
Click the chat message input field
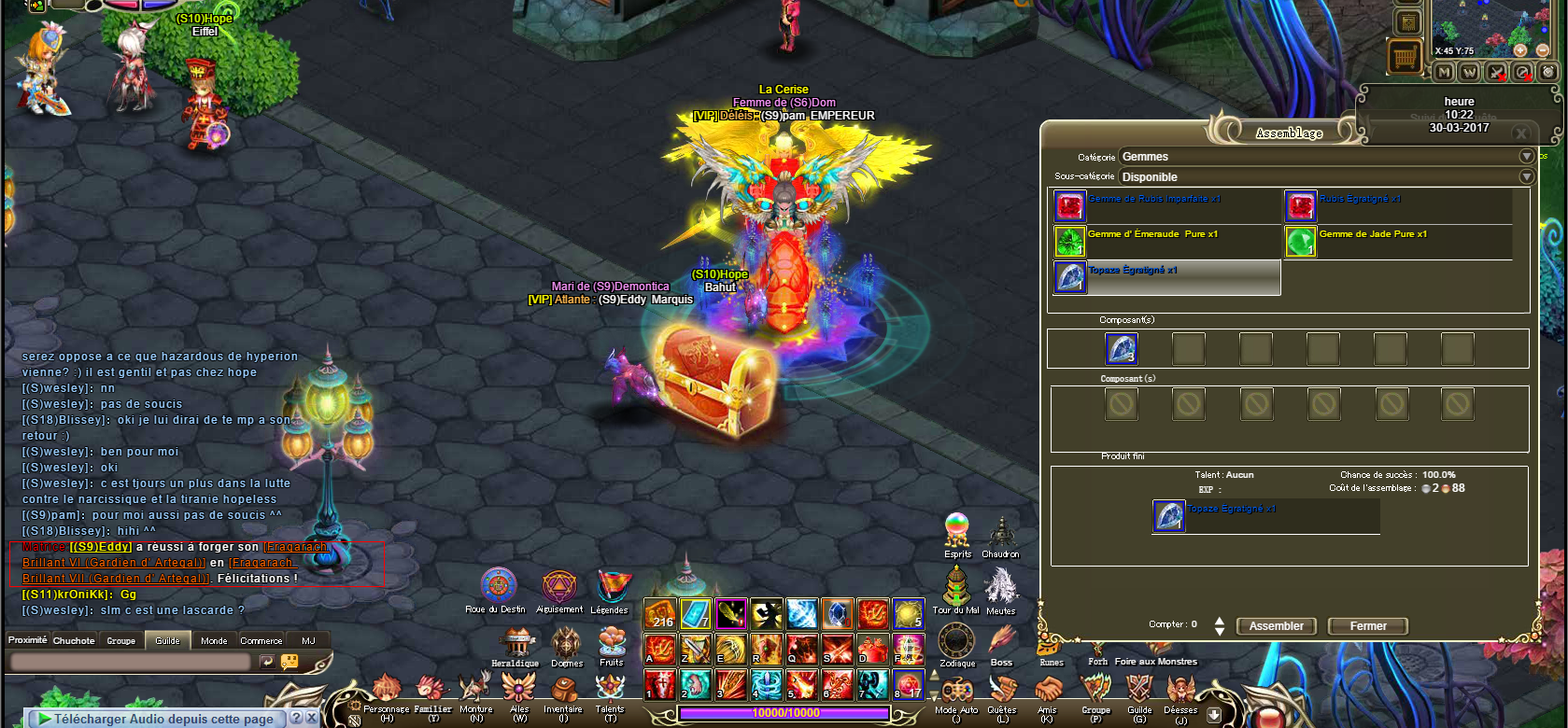click(x=131, y=662)
